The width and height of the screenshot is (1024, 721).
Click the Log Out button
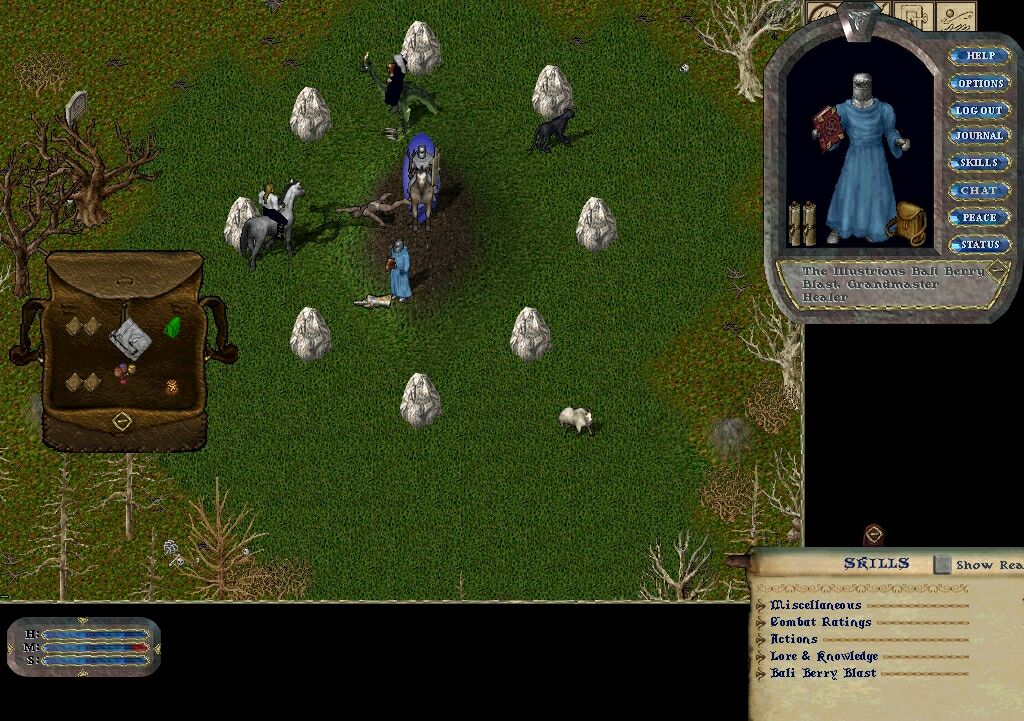click(x=979, y=110)
